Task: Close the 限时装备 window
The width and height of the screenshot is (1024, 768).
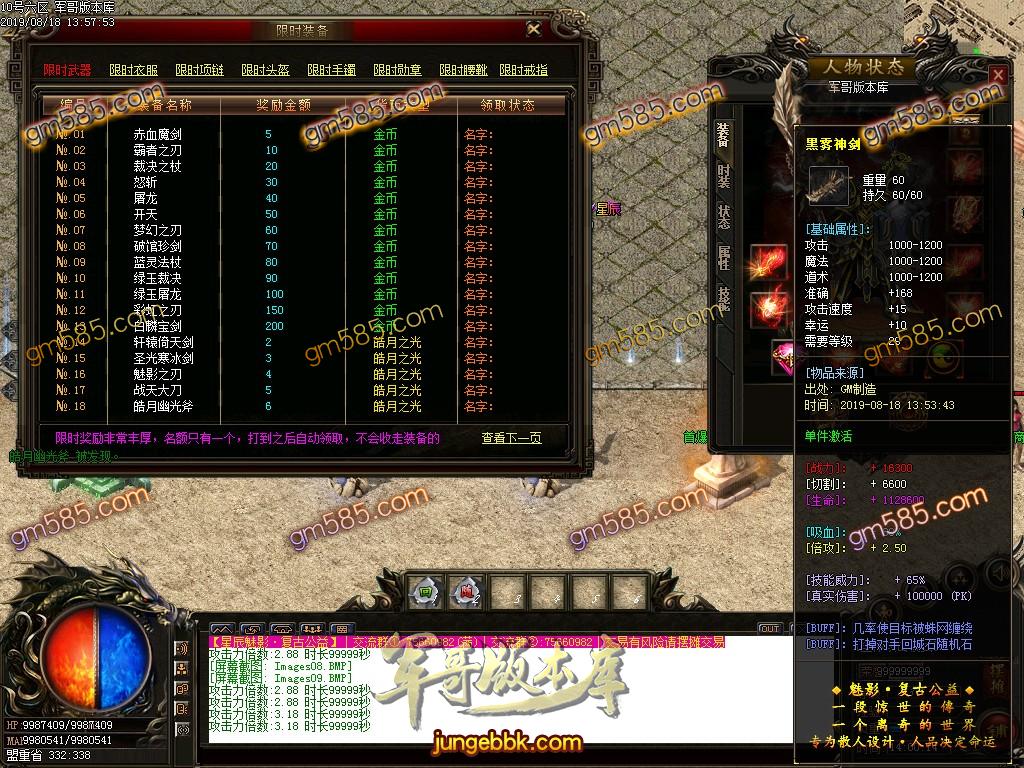Action: 534,30
